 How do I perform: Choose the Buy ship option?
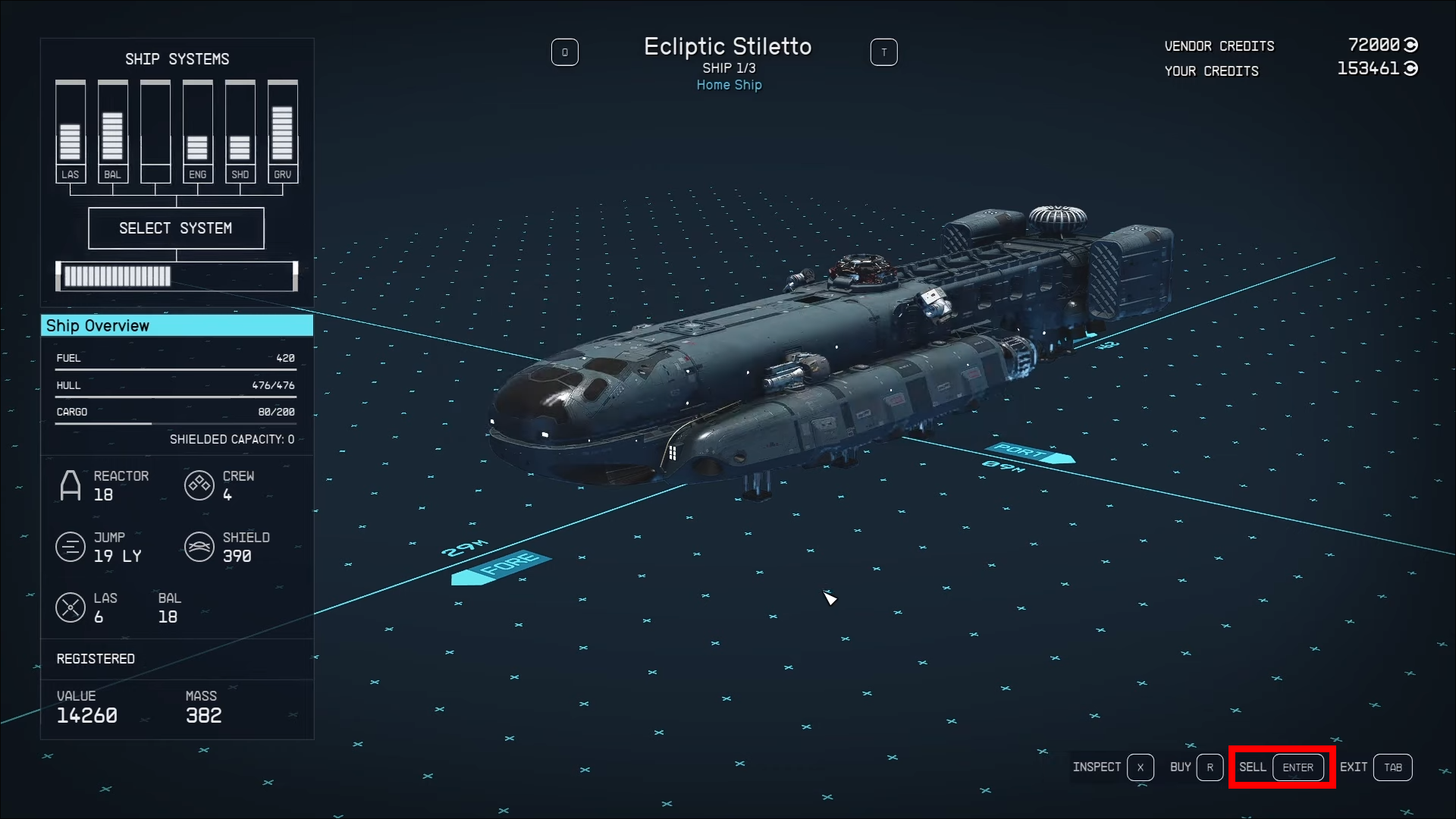pyautogui.click(x=1196, y=767)
